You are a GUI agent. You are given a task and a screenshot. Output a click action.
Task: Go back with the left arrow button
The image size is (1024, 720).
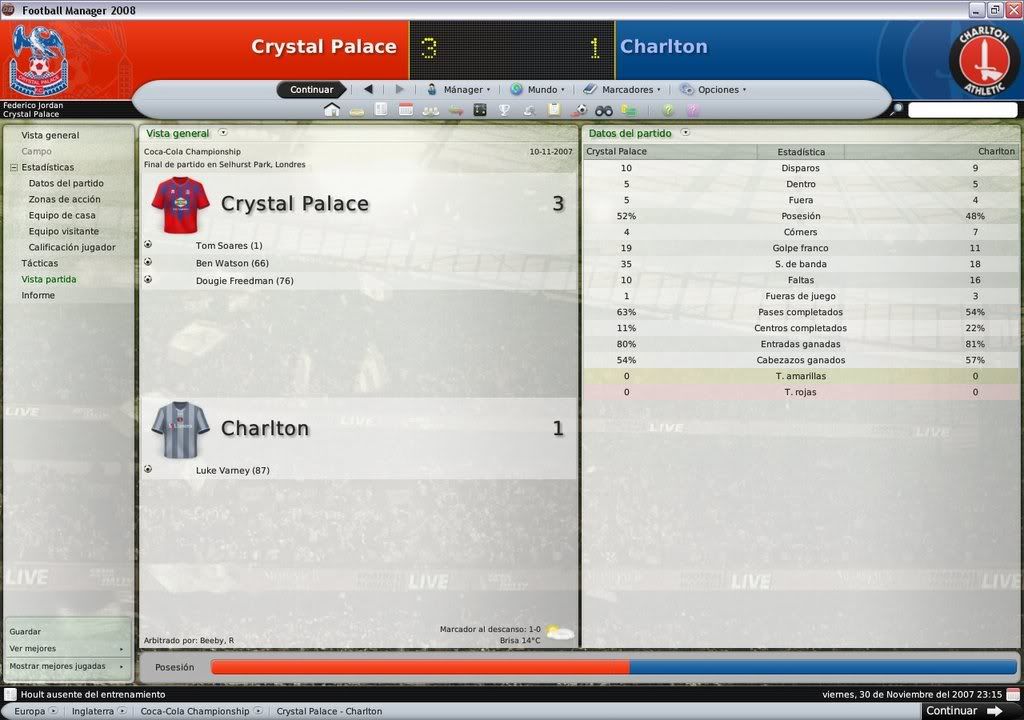[x=368, y=90]
